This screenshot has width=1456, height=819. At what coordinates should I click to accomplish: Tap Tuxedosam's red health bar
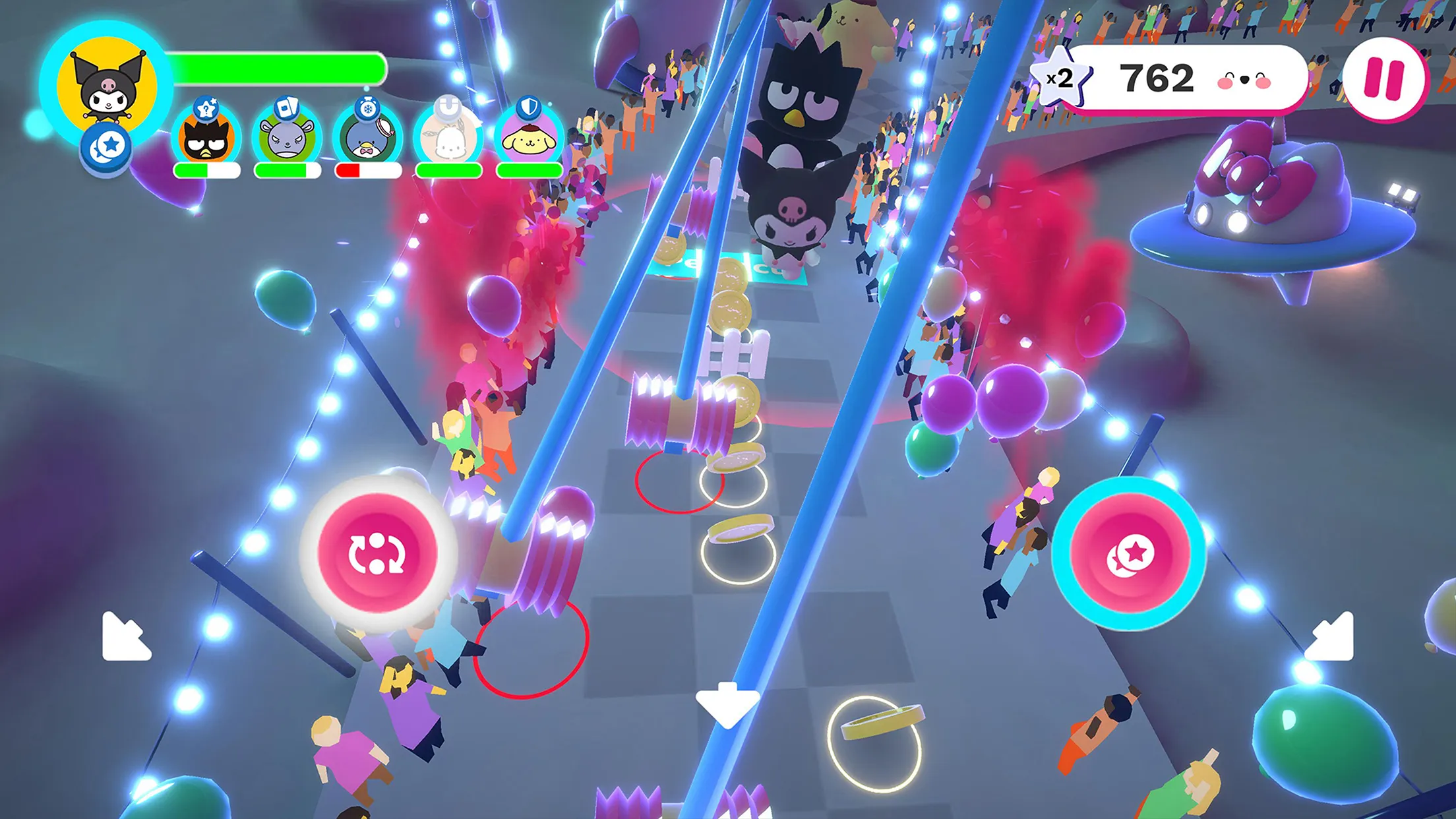tap(366, 170)
